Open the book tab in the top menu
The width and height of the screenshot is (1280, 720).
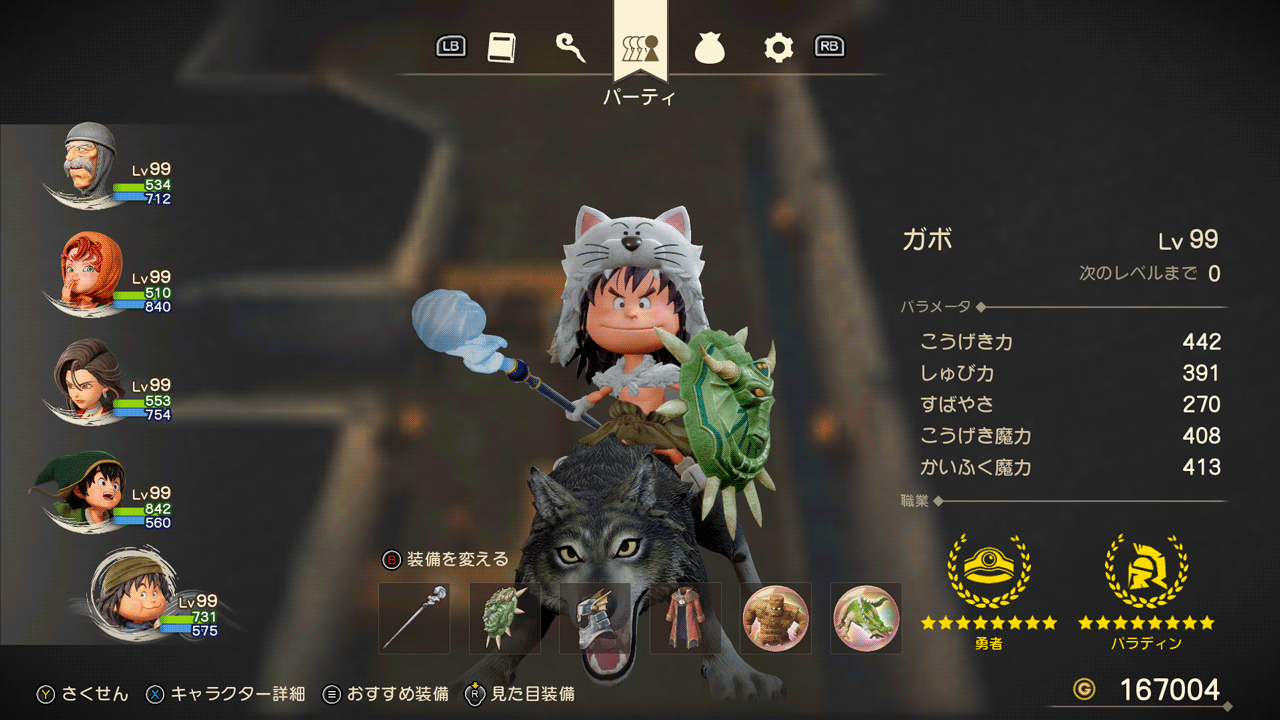501,48
